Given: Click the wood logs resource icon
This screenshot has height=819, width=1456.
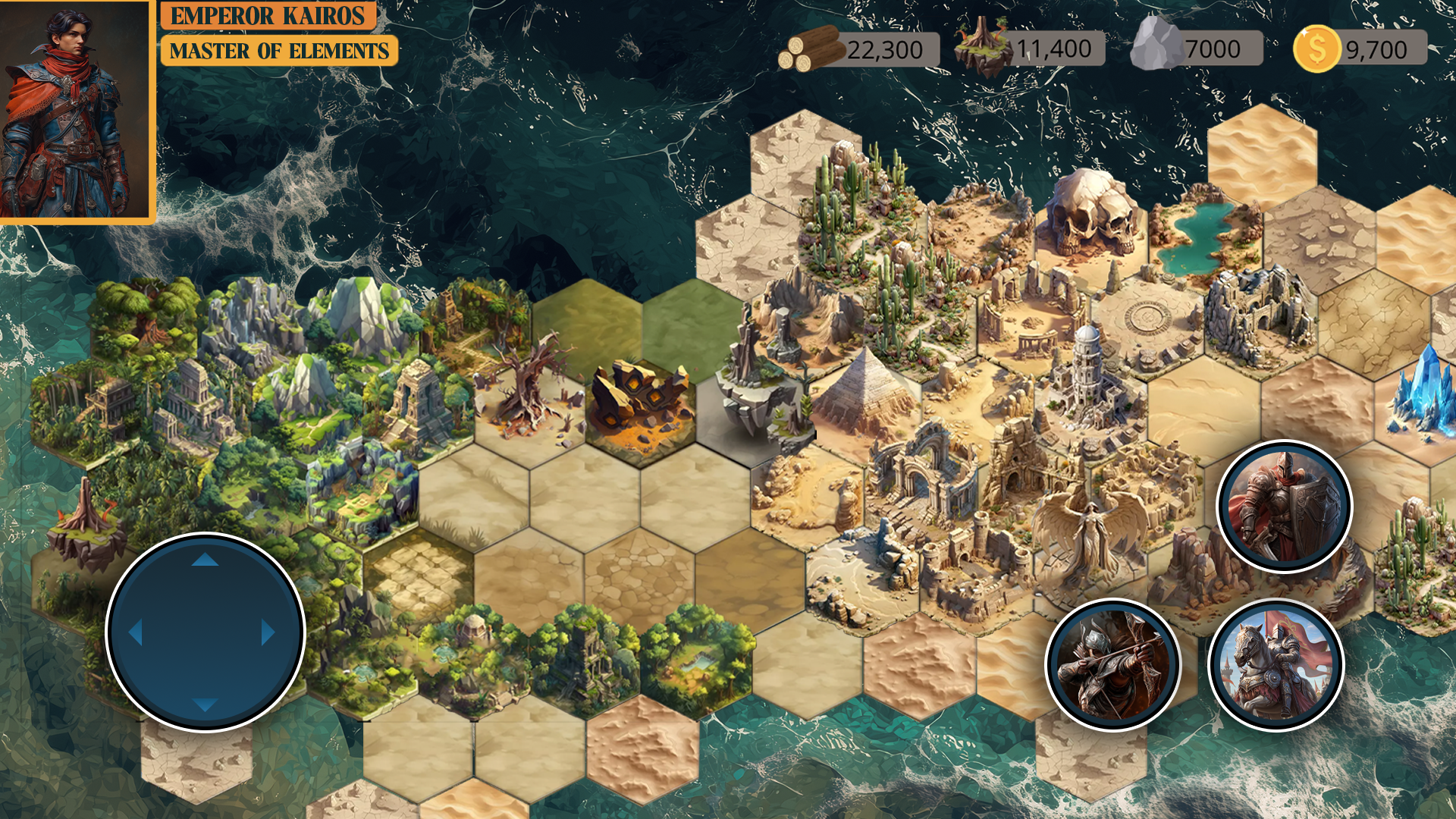Looking at the screenshot, I should 811,49.
